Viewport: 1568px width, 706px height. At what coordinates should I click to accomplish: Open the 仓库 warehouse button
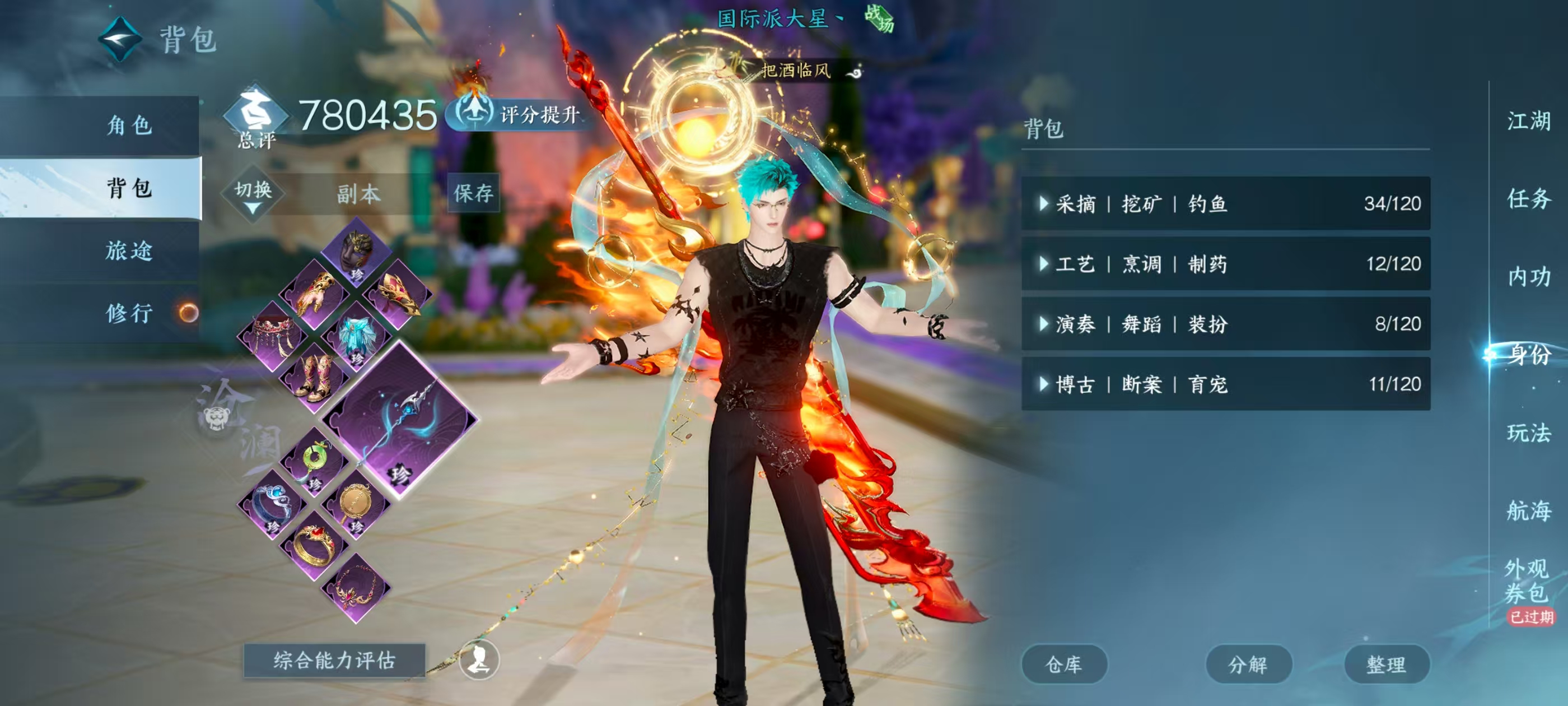pyautogui.click(x=1064, y=663)
